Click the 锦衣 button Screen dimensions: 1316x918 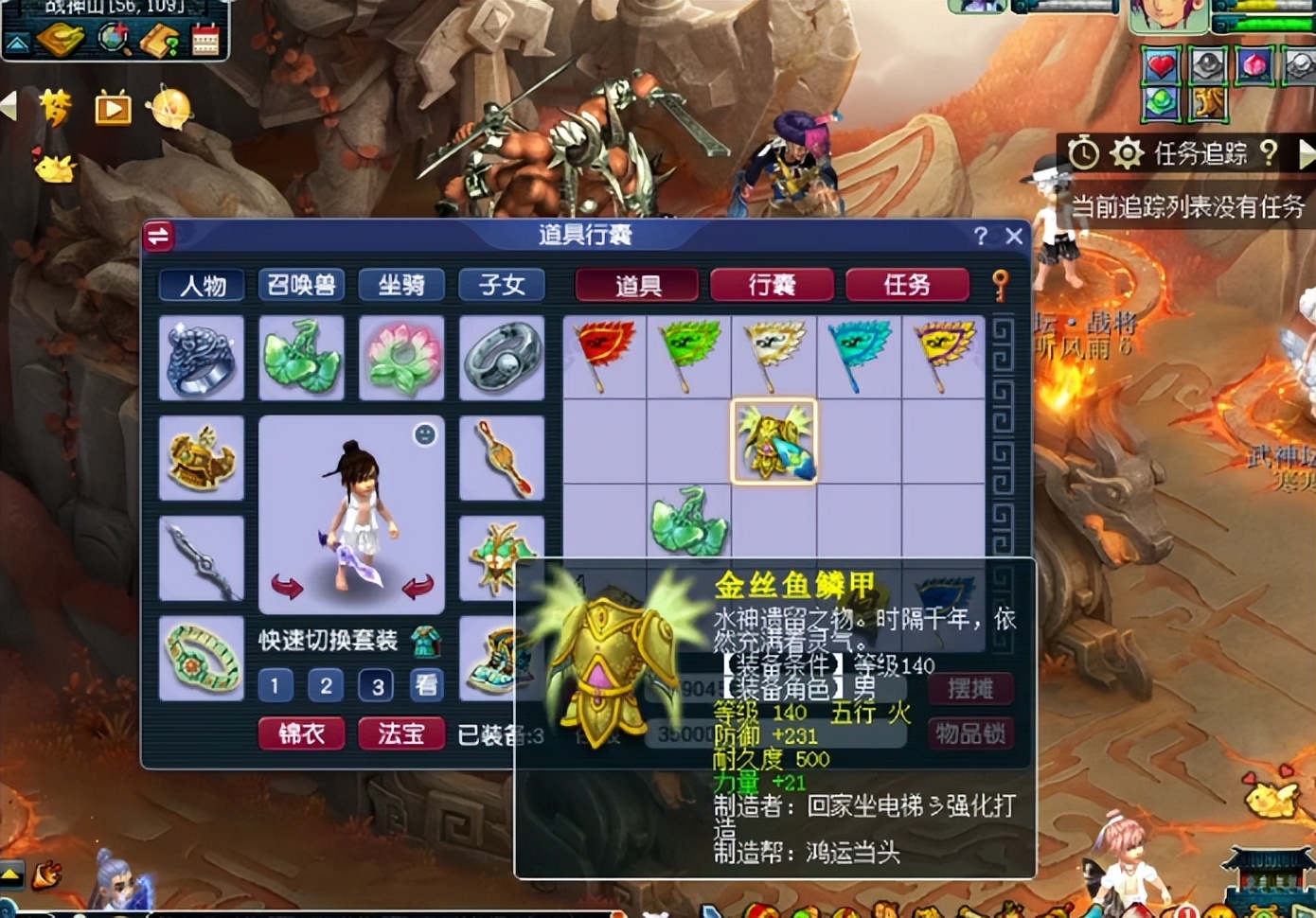301,733
